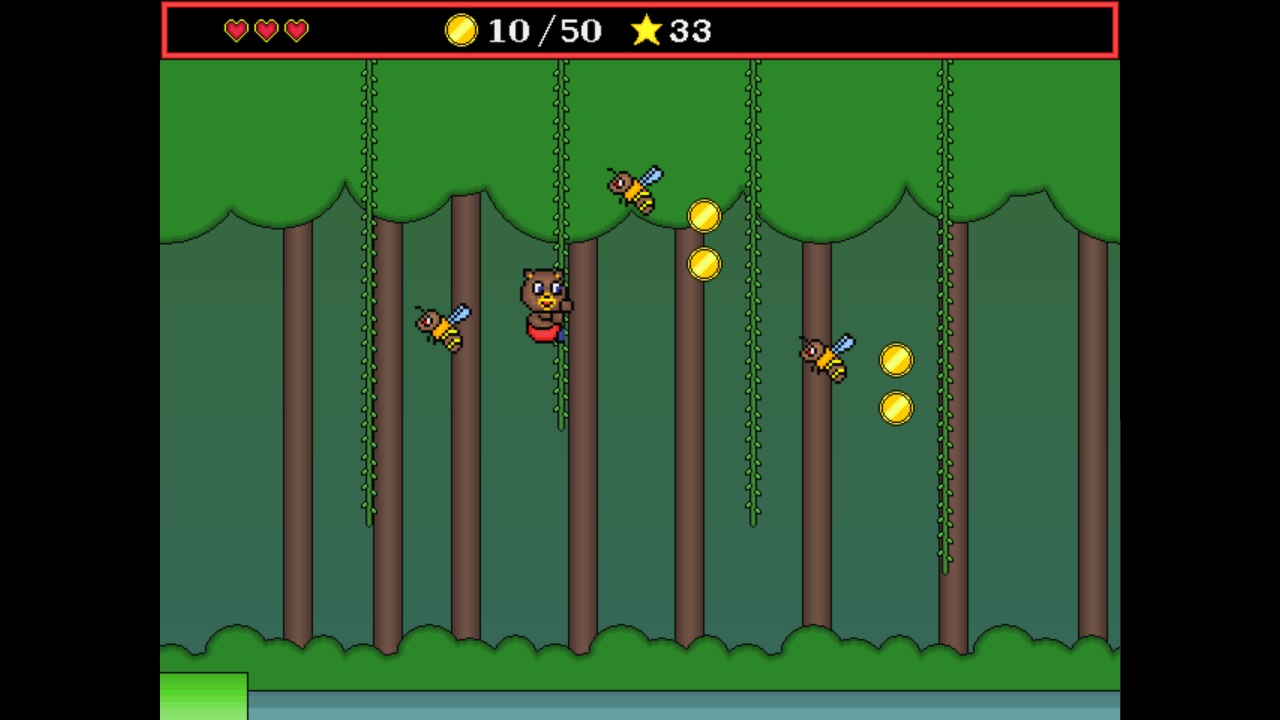Viewport: 1280px width, 720px height.
Task: Click the third heart icon
Action: (x=297, y=31)
